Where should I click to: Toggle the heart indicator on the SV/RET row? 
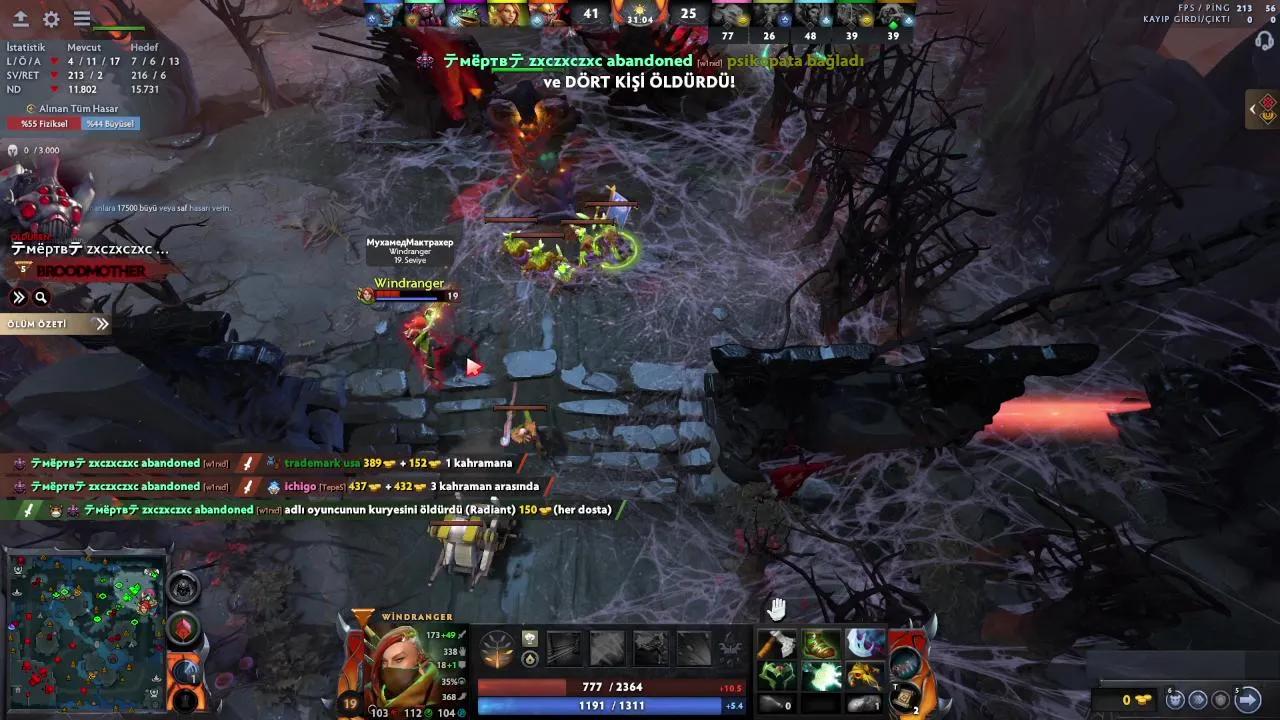click(54, 76)
